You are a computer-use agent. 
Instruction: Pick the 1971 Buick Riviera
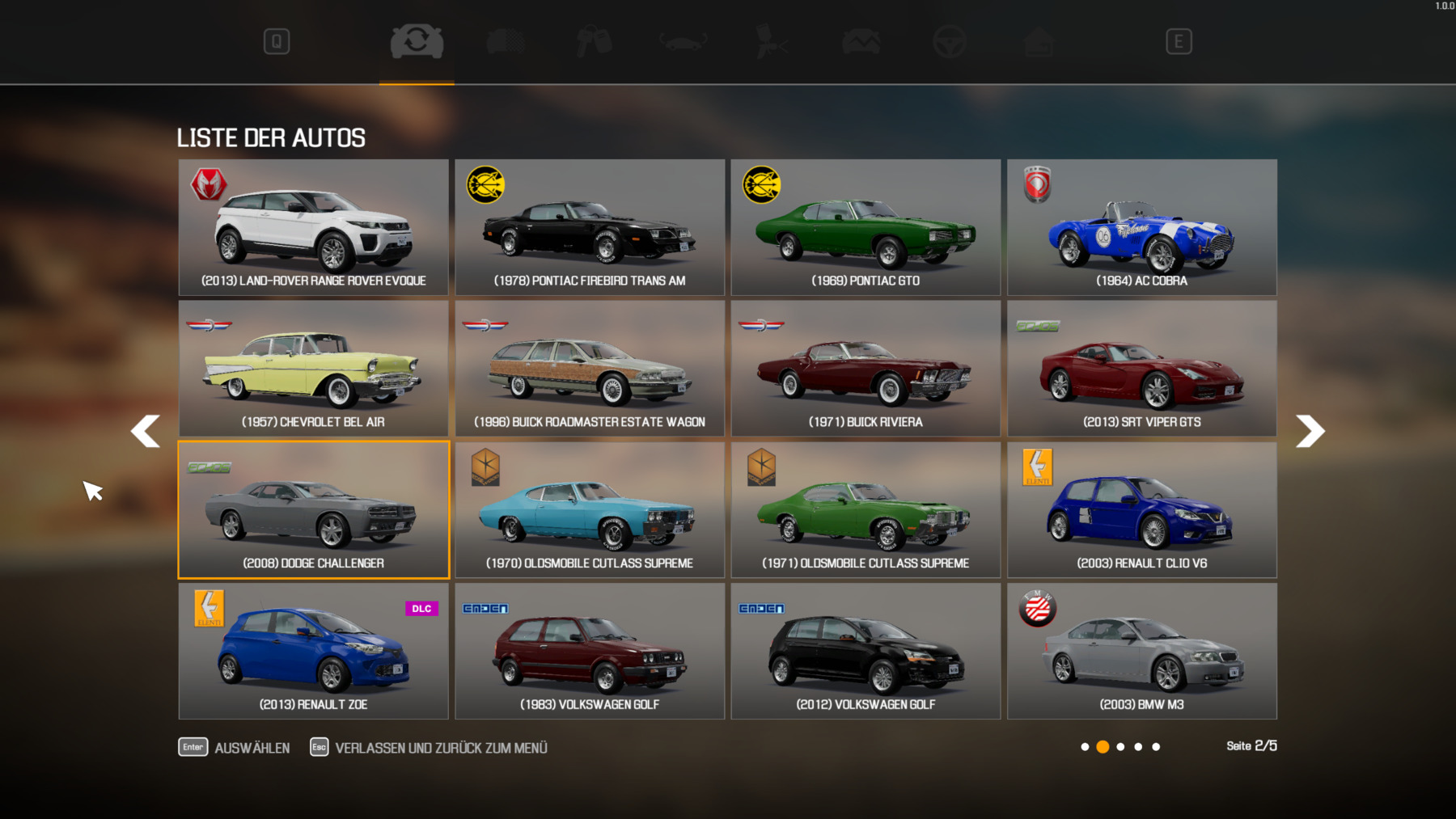[866, 369]
